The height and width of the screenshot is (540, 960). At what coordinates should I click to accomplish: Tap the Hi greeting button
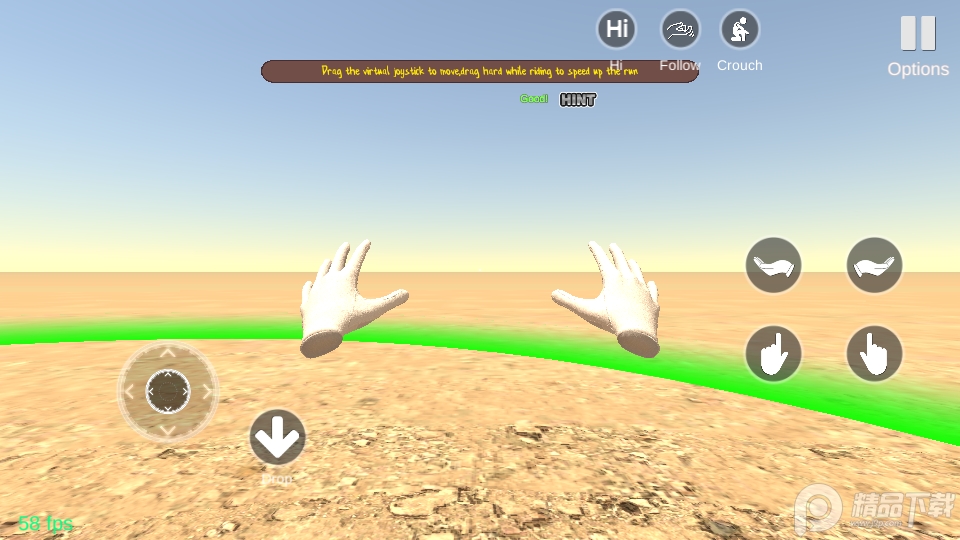(617, 29)
